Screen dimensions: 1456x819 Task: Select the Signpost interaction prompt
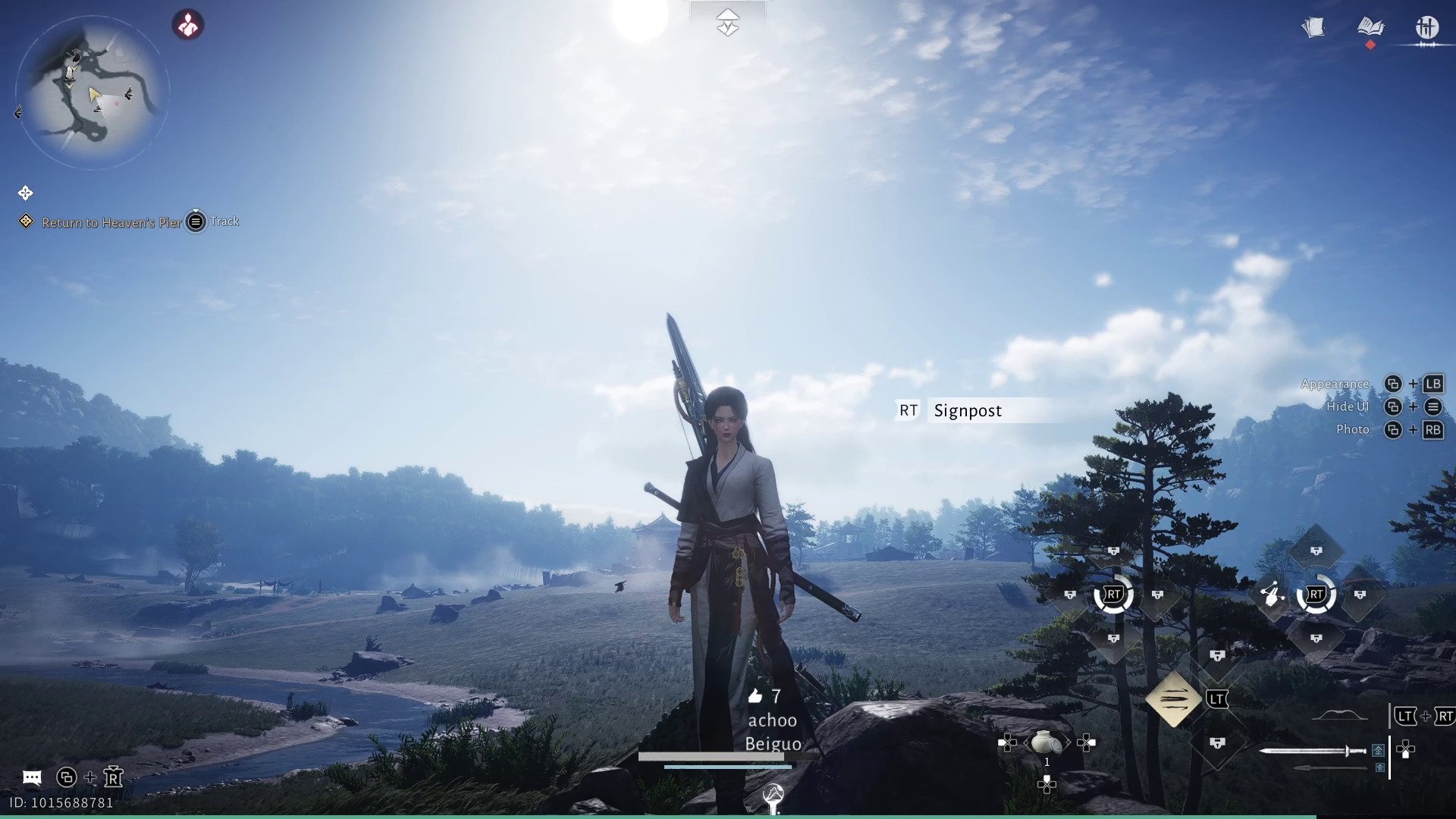(x=968, y=410)
